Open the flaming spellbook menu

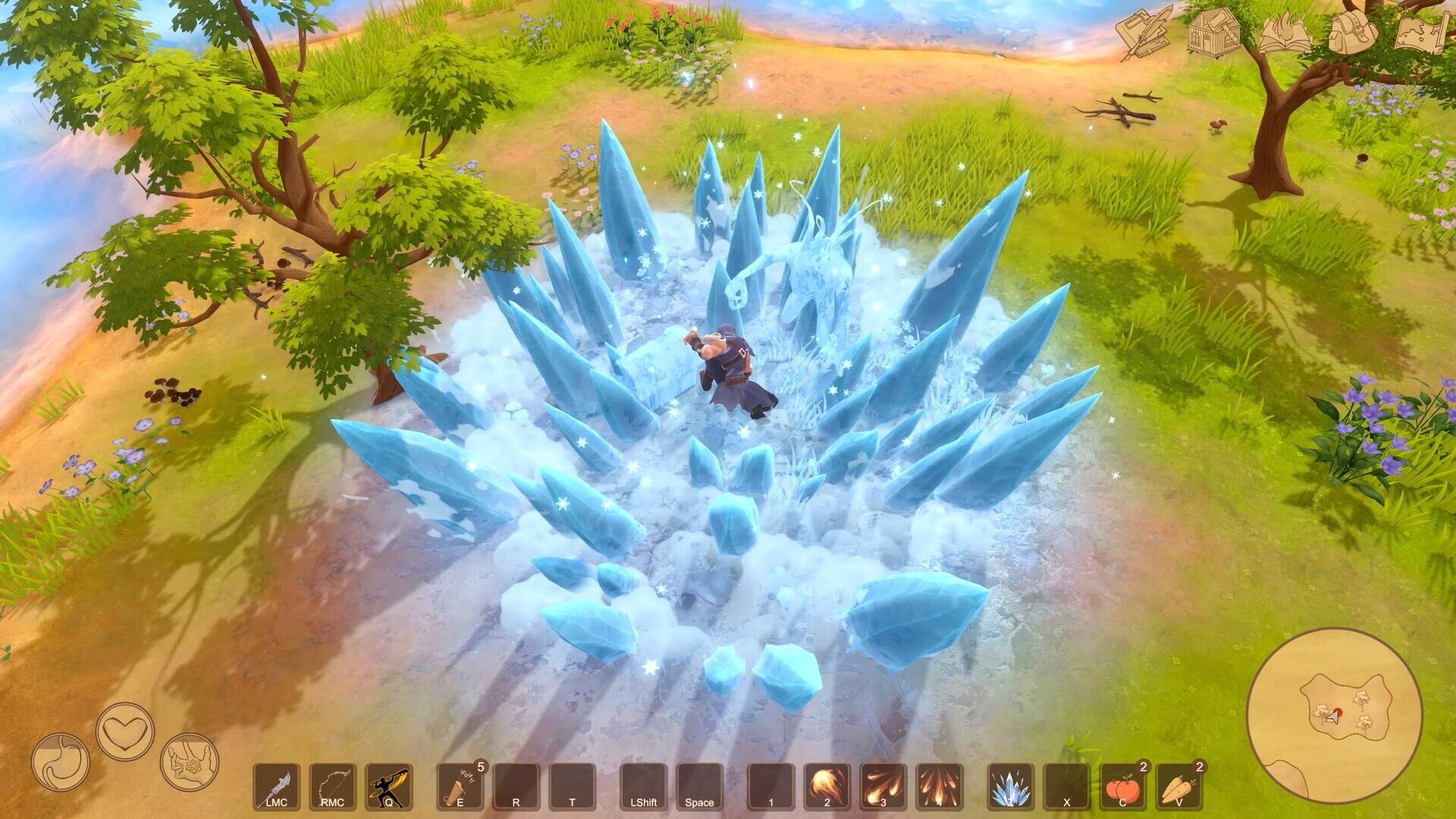point(1284,33)
